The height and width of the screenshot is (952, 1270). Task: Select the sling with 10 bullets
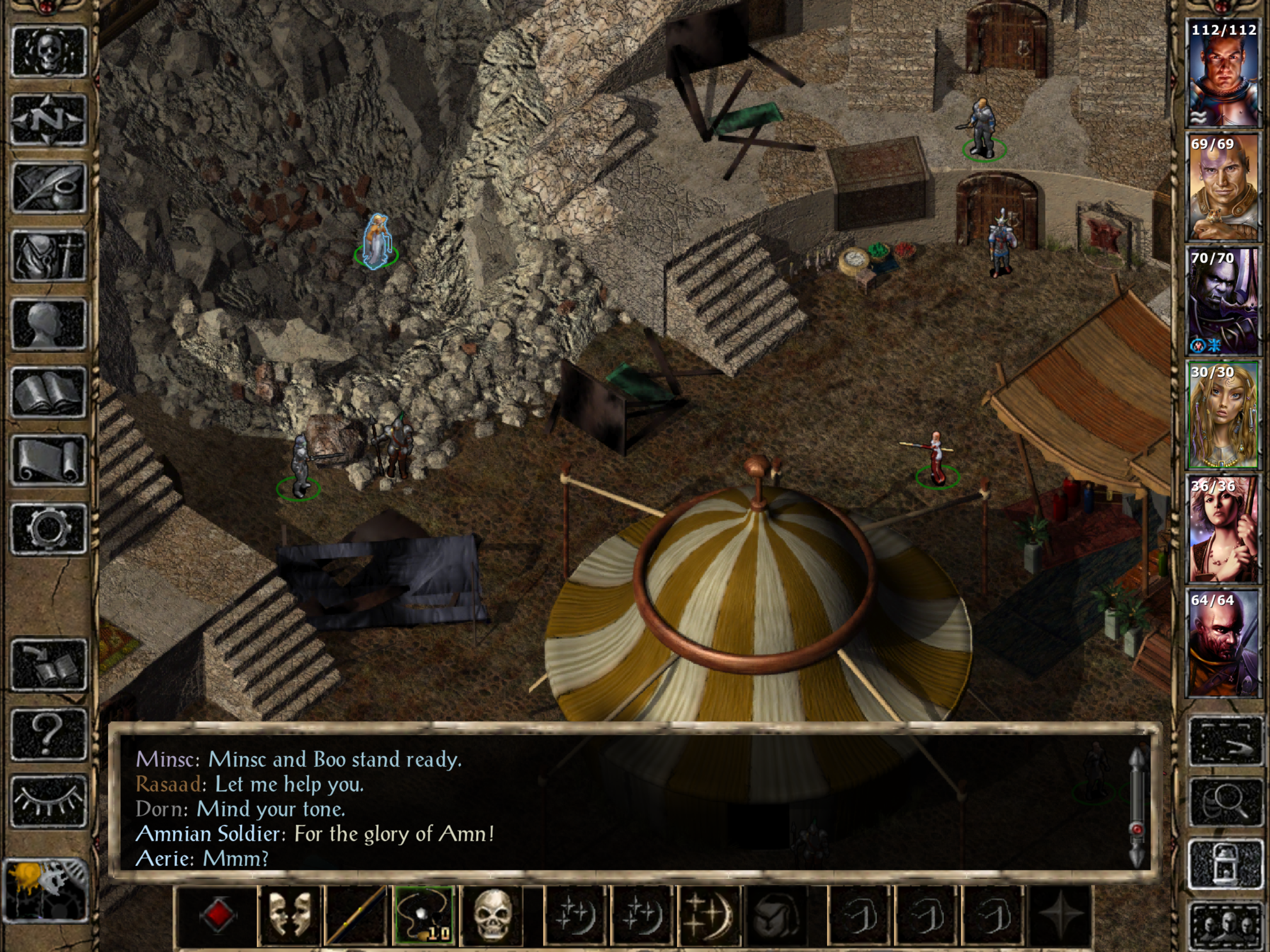(423, 915)
